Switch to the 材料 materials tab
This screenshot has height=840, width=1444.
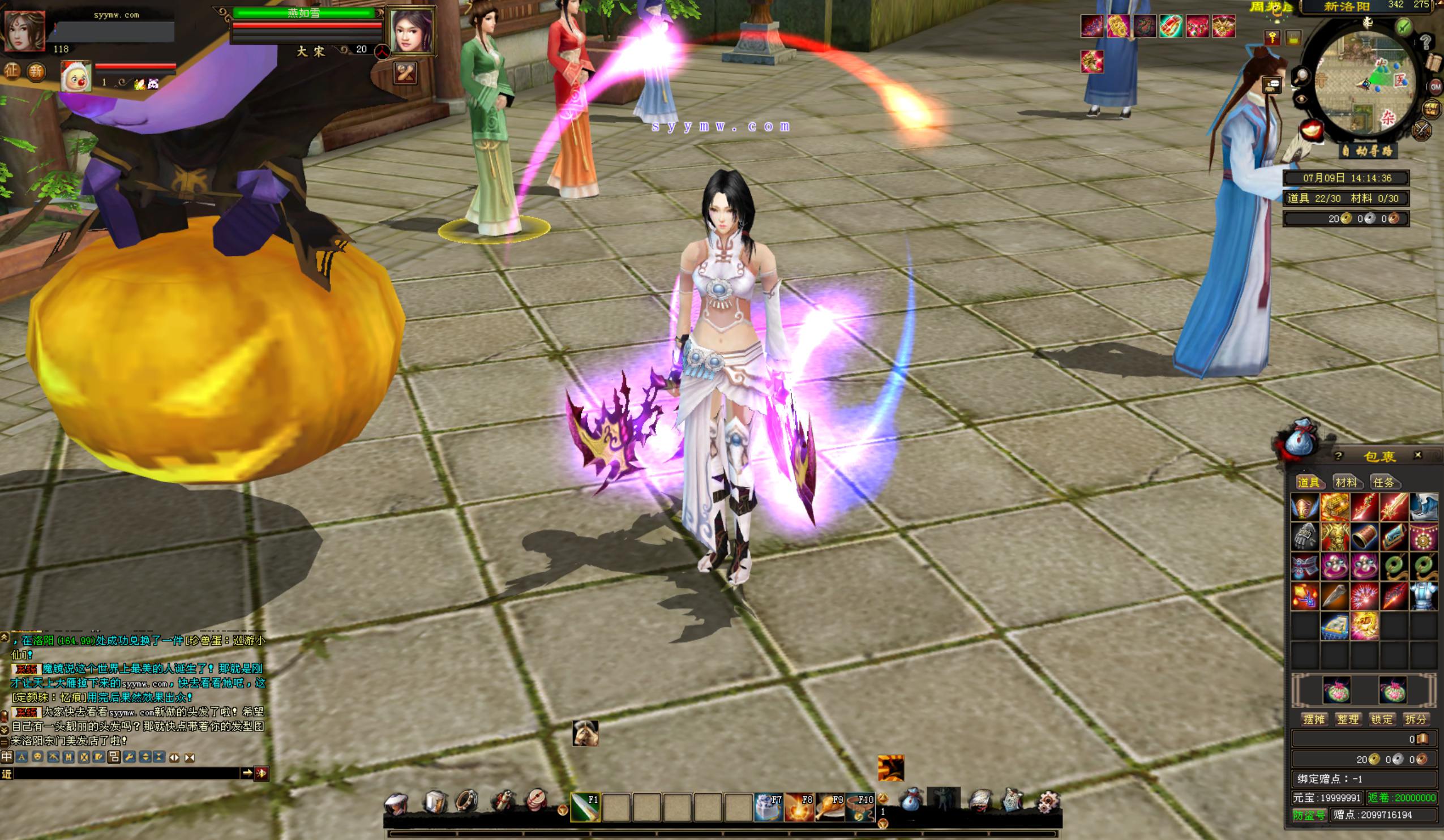click(x=1346, y=482)
